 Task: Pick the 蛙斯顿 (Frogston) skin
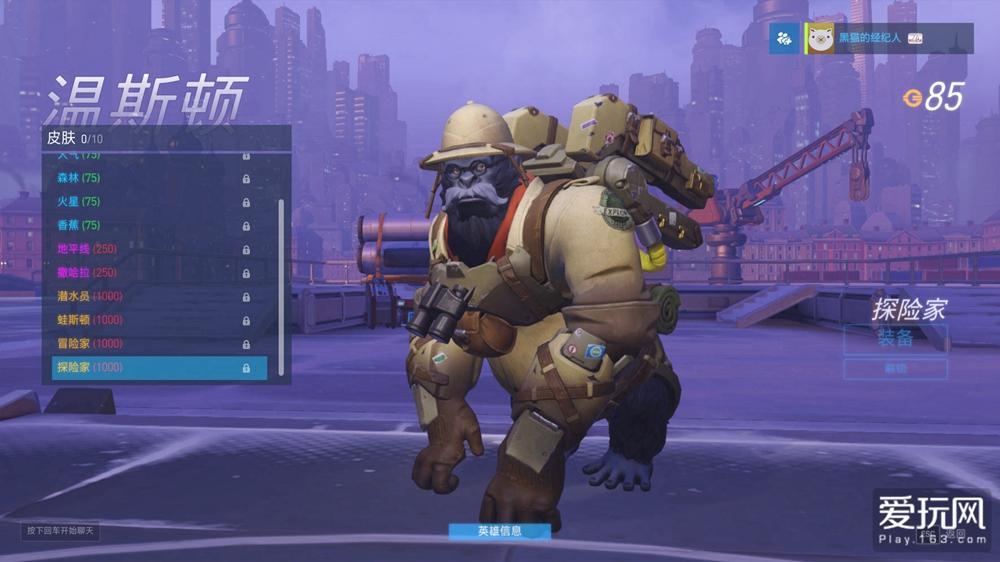(x=150, y=320)
